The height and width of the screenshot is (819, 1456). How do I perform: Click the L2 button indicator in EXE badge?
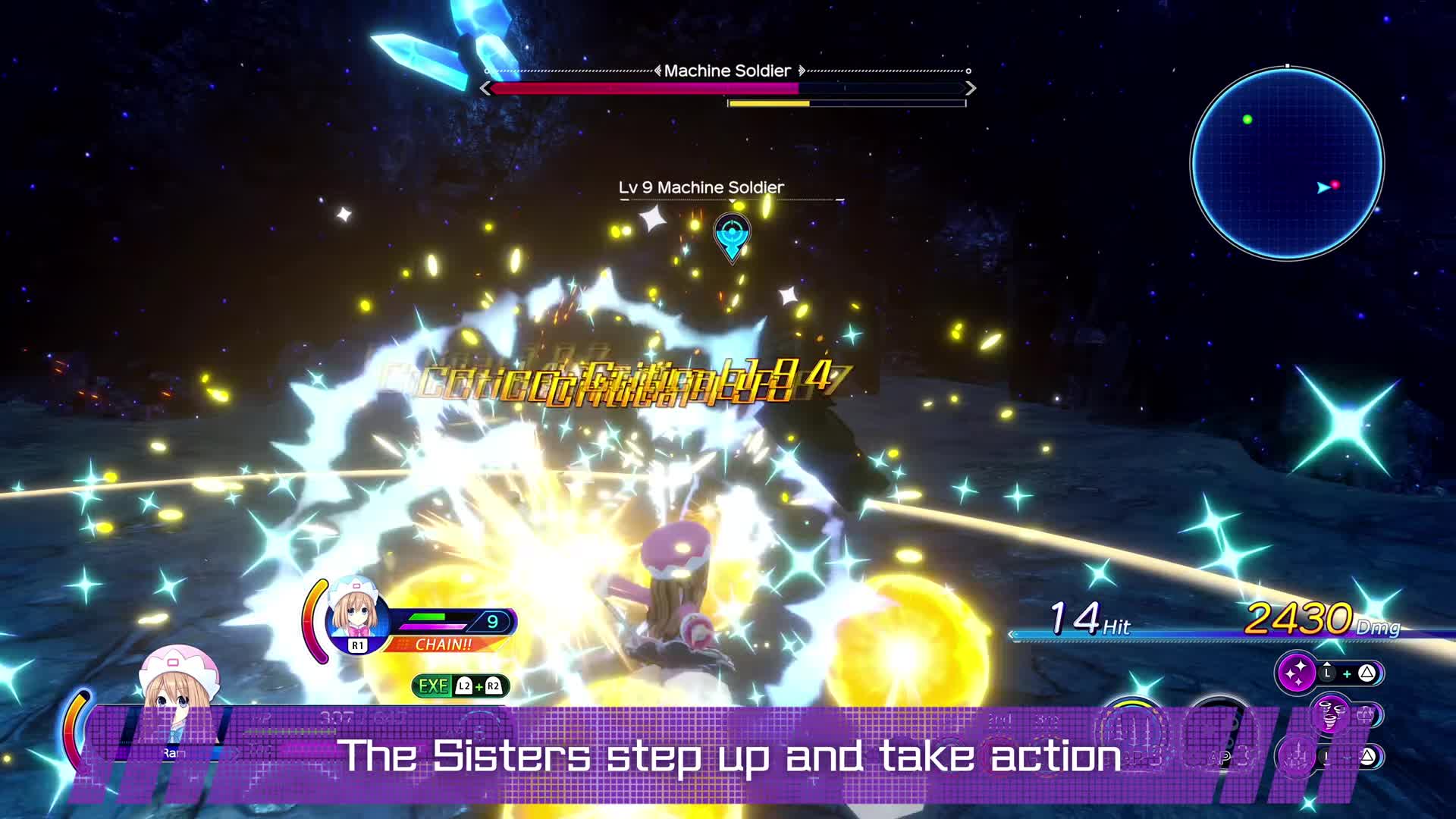(x=464, y=687)
